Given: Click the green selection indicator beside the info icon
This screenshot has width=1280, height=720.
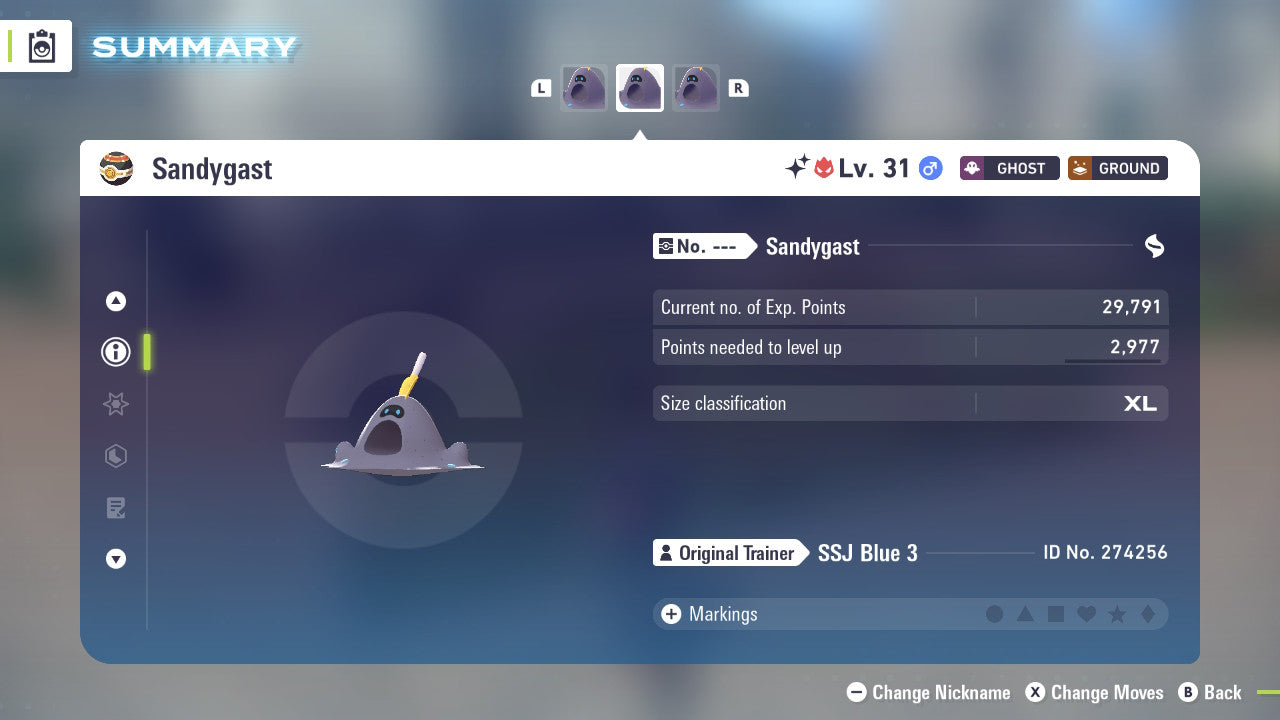Looking at the screenshot, I should pyautogui.click(x=147, y=352).
